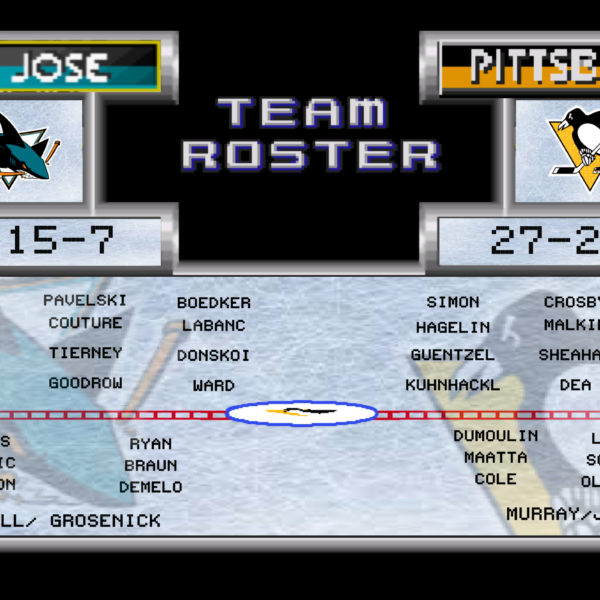
Task: Select defenseman Braun
Action: (x=151, y=465)
